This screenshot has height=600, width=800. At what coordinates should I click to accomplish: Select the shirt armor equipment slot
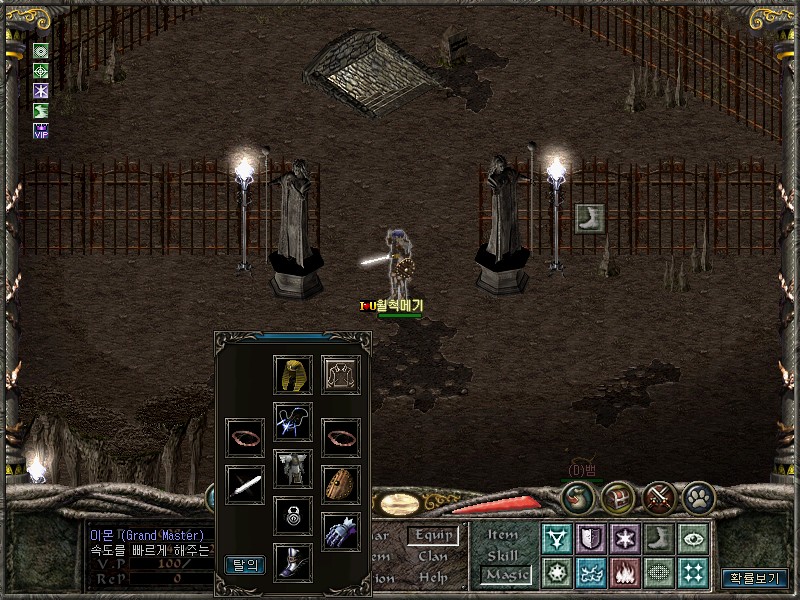[341, 375]
